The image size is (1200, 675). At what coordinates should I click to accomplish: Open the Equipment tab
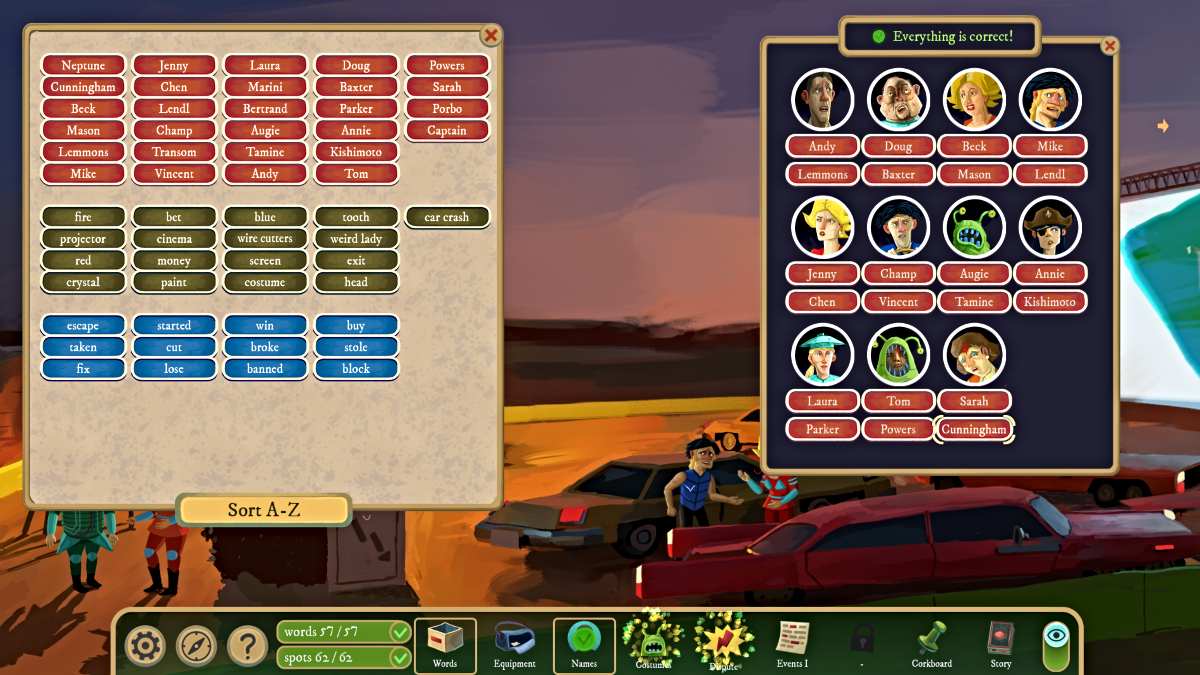click(515, 645)
